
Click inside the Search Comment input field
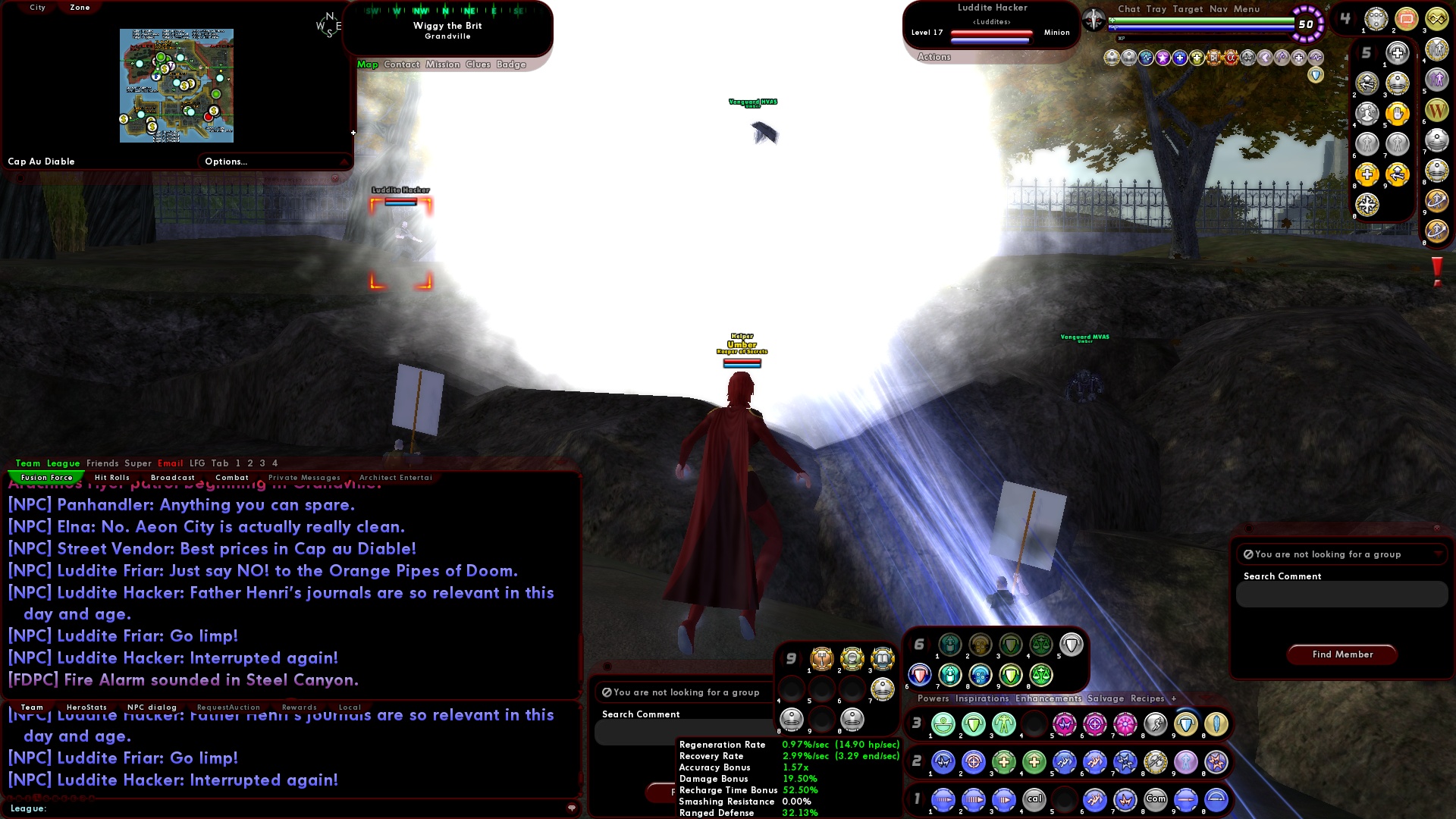tap(1341, 595)
